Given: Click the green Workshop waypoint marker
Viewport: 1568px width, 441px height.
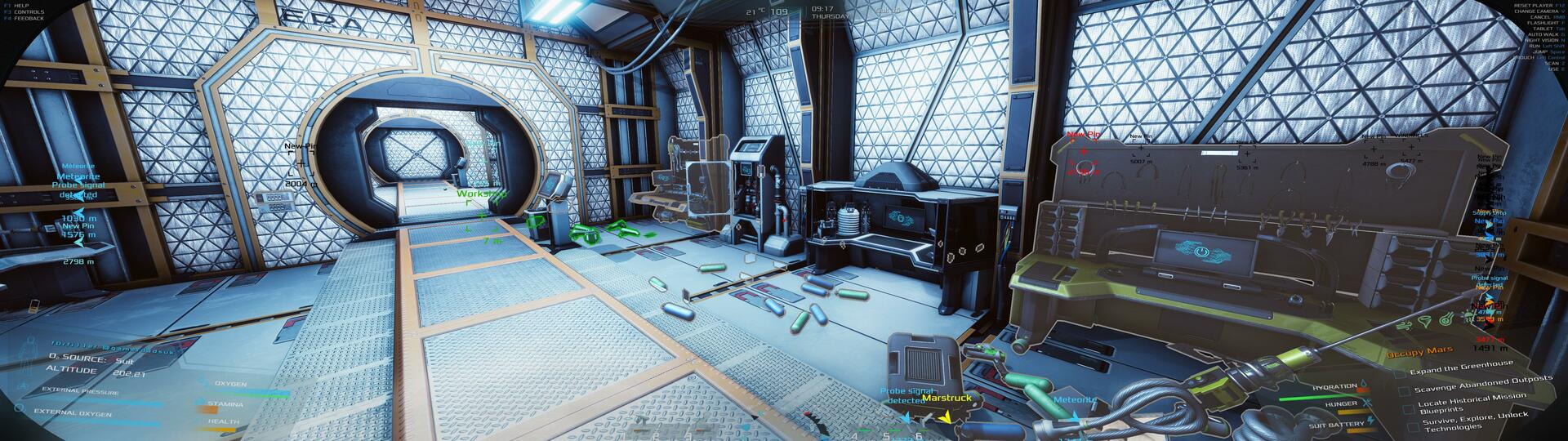Looking at the screenshot, I should (x=480, y=194).
